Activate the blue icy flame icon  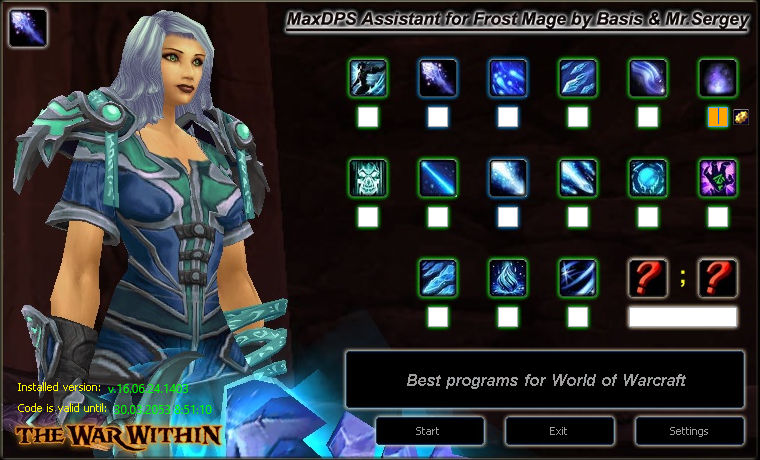click(508, 278)
